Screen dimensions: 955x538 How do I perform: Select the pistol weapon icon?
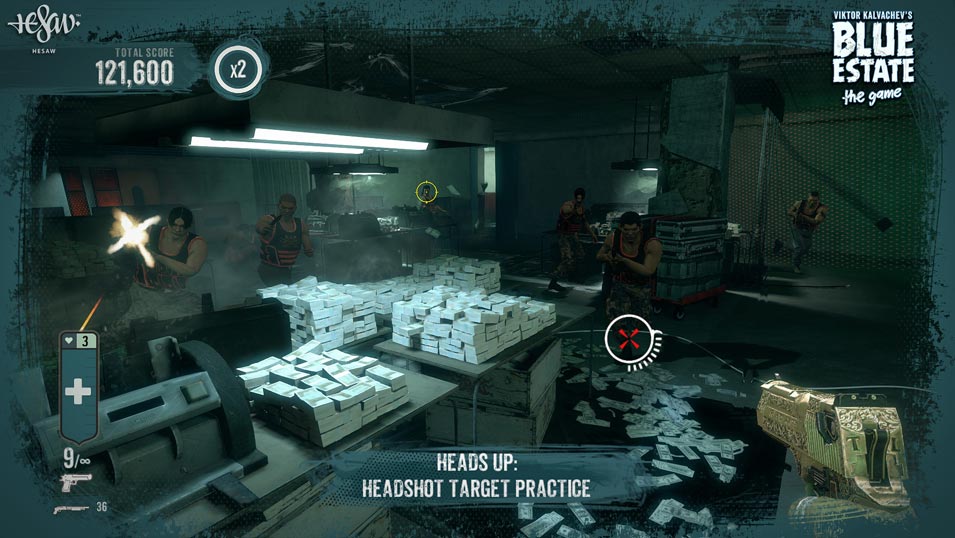coord(75,482)
